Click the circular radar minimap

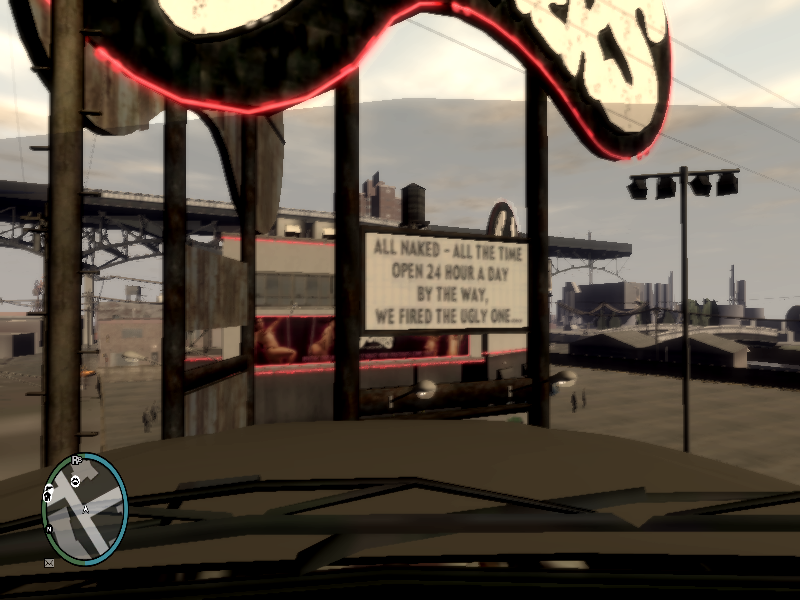[85, 509]
